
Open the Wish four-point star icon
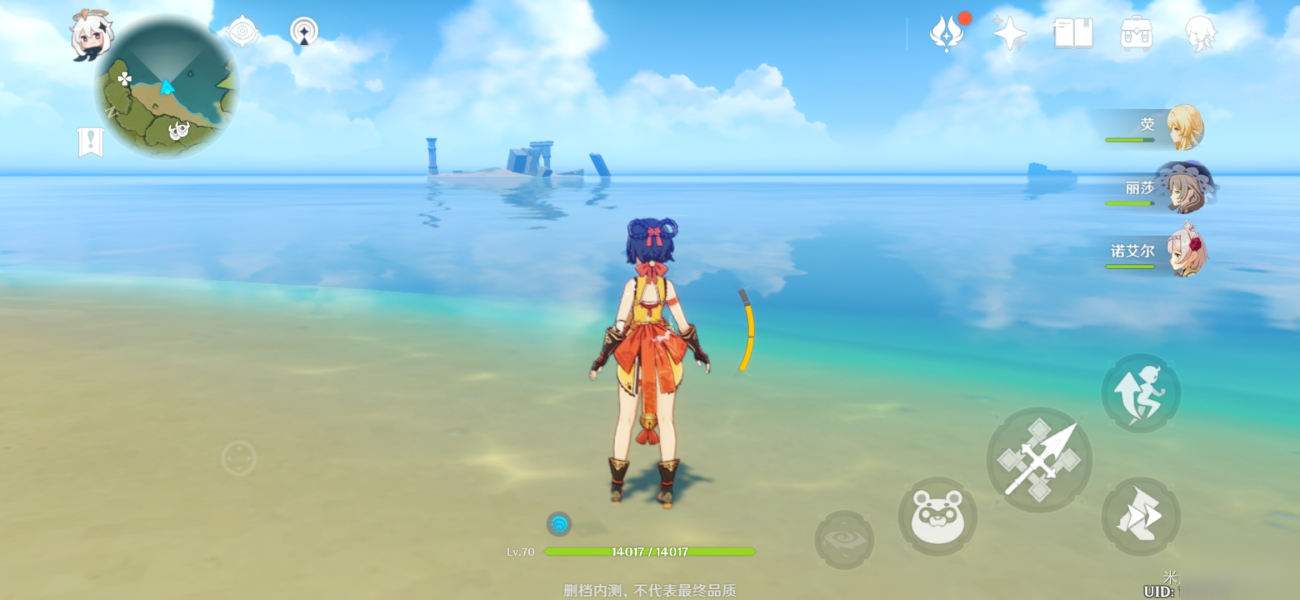pos(1009,33)
